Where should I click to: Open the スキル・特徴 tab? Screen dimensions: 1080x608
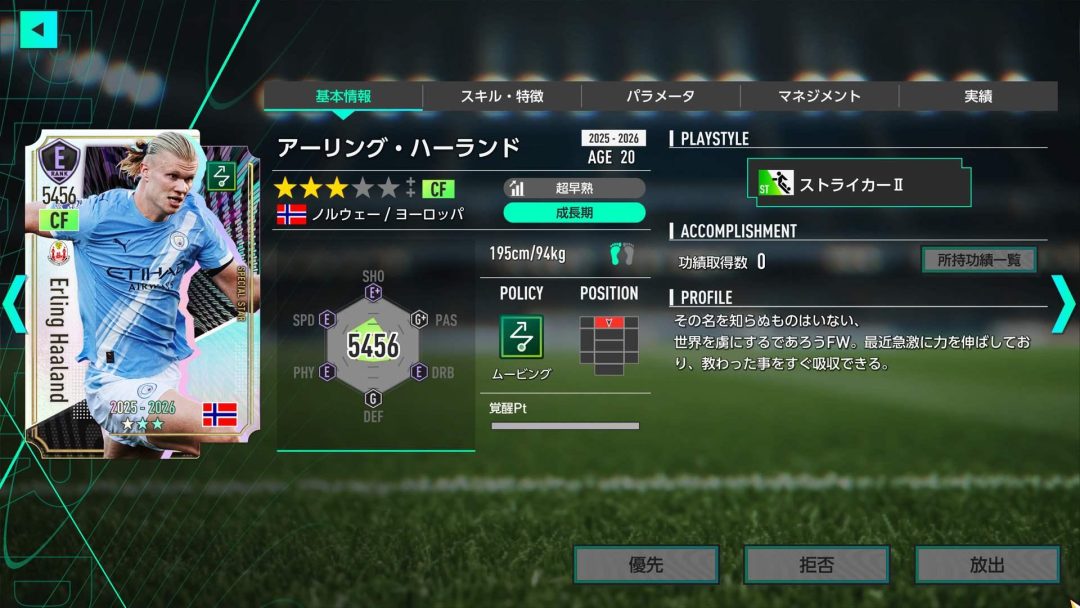coord(502,96)
